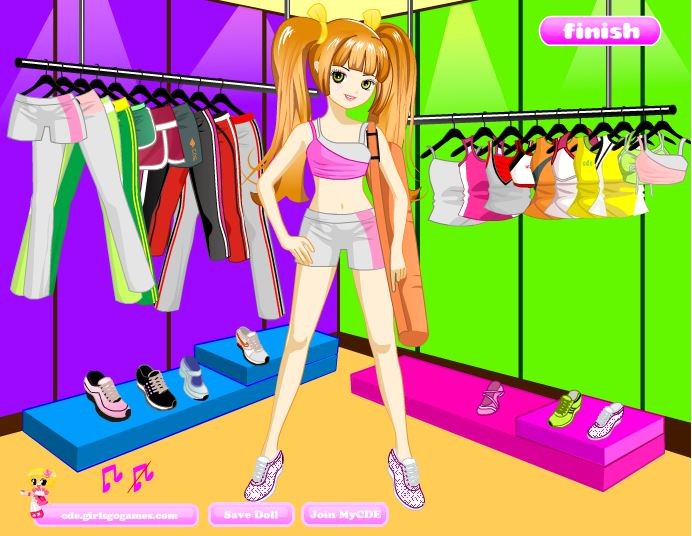Click the pink finish button
Viewport: 692px width, 536px height.
tap(600, 31)
